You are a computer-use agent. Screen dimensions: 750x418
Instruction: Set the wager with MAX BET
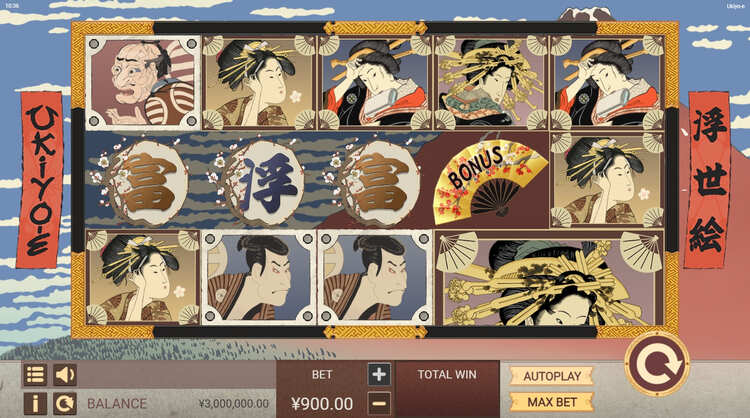[552, 402]
